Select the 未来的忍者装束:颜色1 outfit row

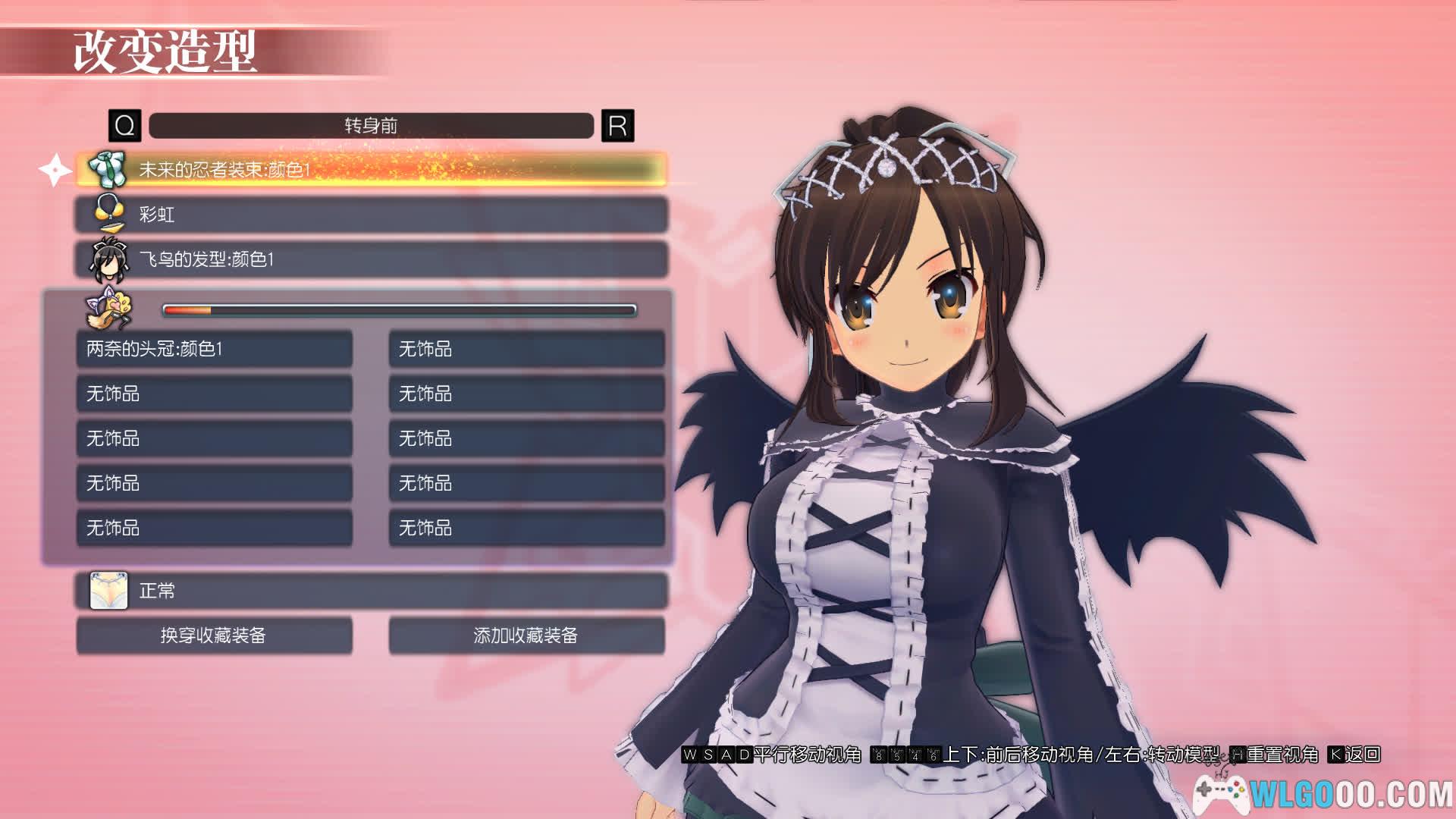(372, 169)
